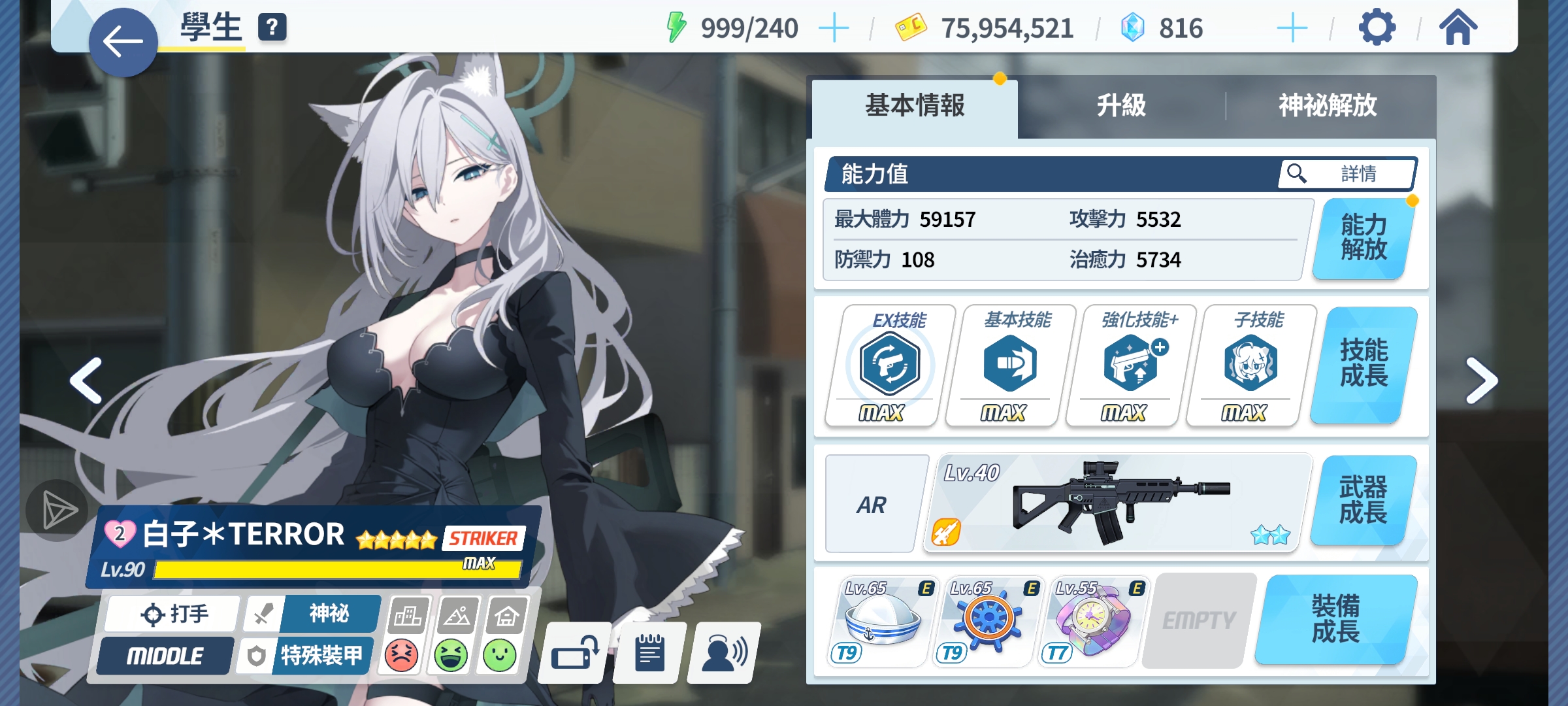The image size is (1568, 706).
Task: Go back with the arrow button
Action: tap(123, 42)
